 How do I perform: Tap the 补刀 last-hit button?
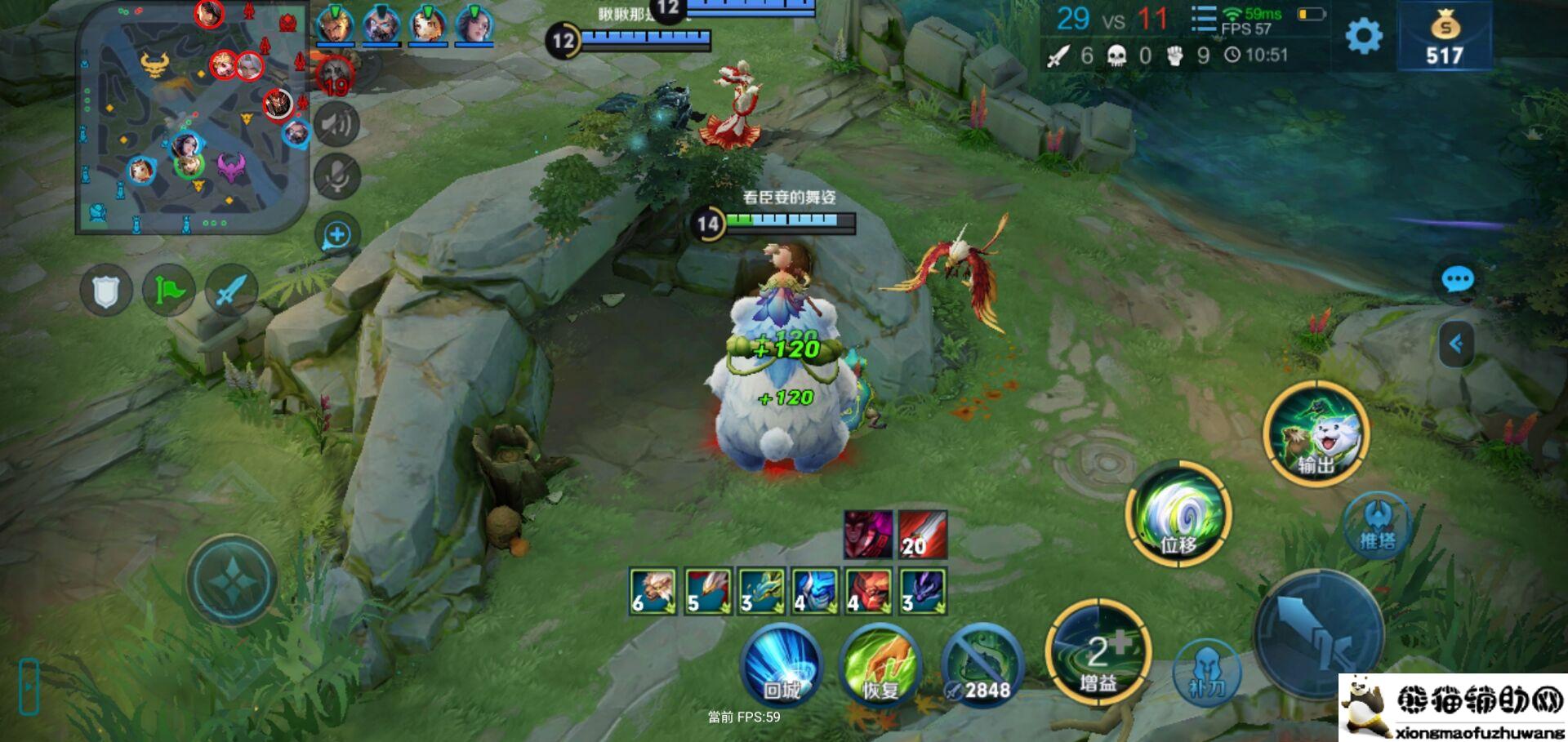click(x=1206, y=672)
